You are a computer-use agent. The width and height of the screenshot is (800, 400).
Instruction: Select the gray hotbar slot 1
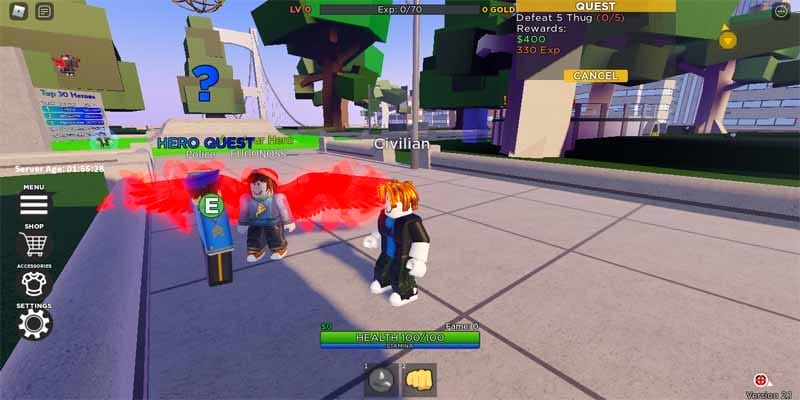pyautogui.click(x=380, y=379)
